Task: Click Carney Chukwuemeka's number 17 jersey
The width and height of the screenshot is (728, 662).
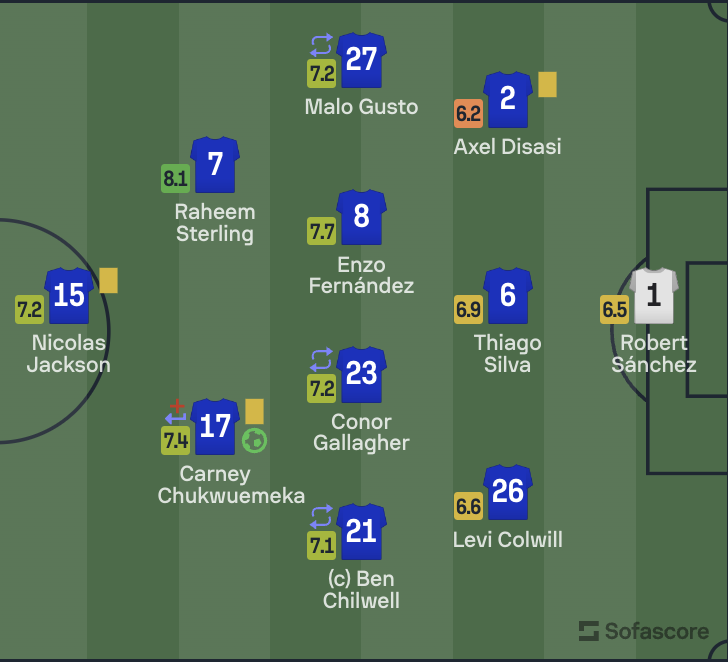Action: 215,426
